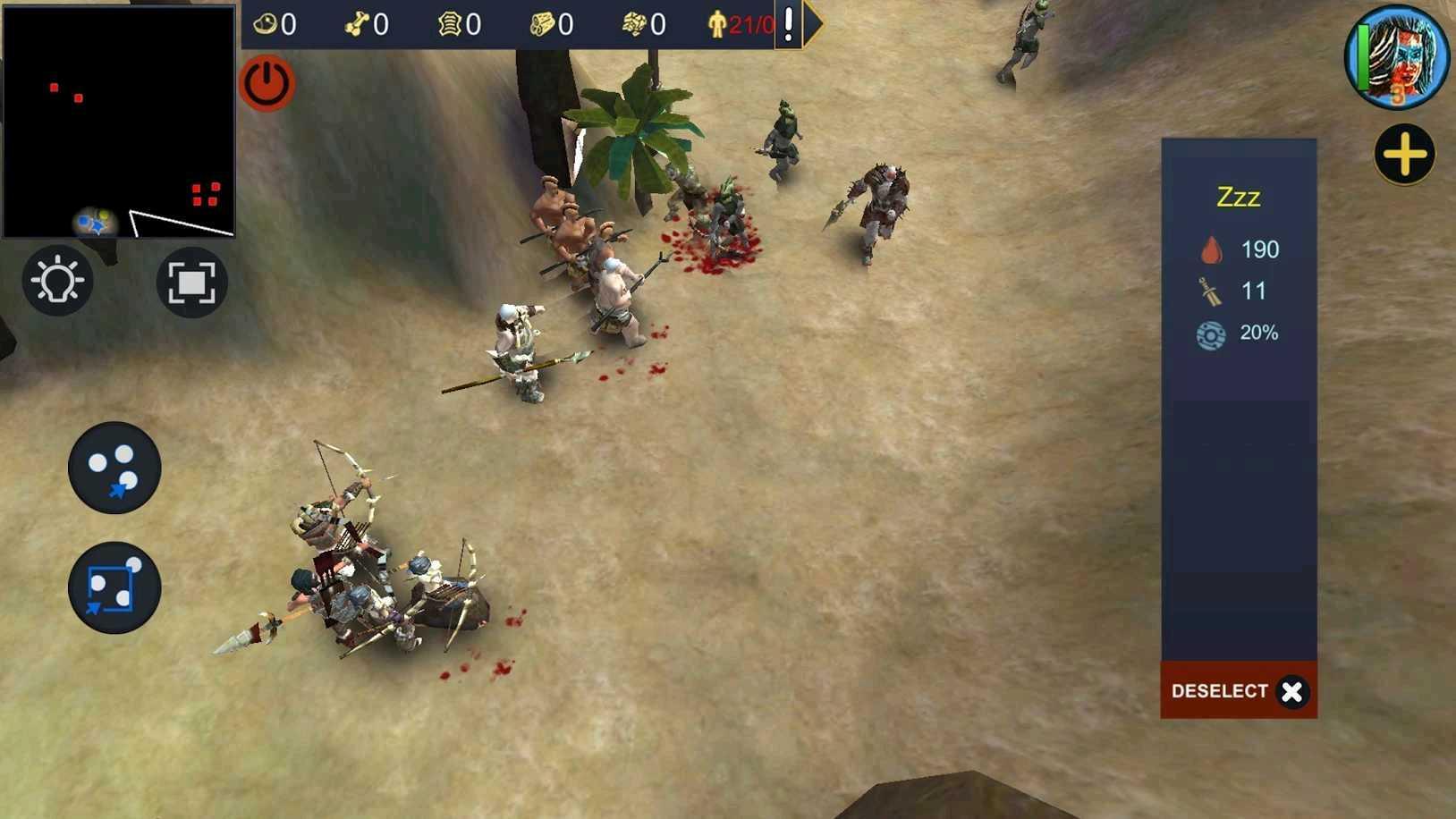
Task: Click the Zzz unit status label
Action: click(x=1239, y=198)
